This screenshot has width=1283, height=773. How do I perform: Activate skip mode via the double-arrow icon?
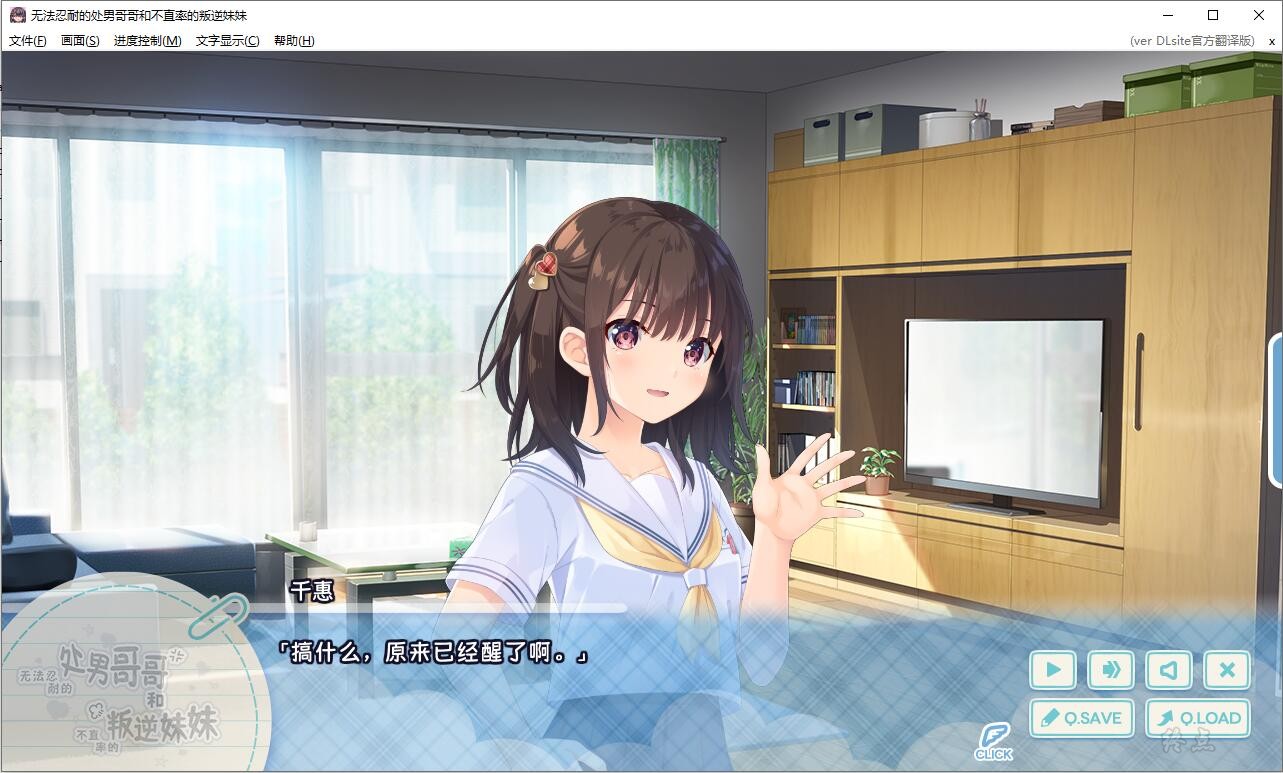pyautogui.click(x=1110, y=670)
